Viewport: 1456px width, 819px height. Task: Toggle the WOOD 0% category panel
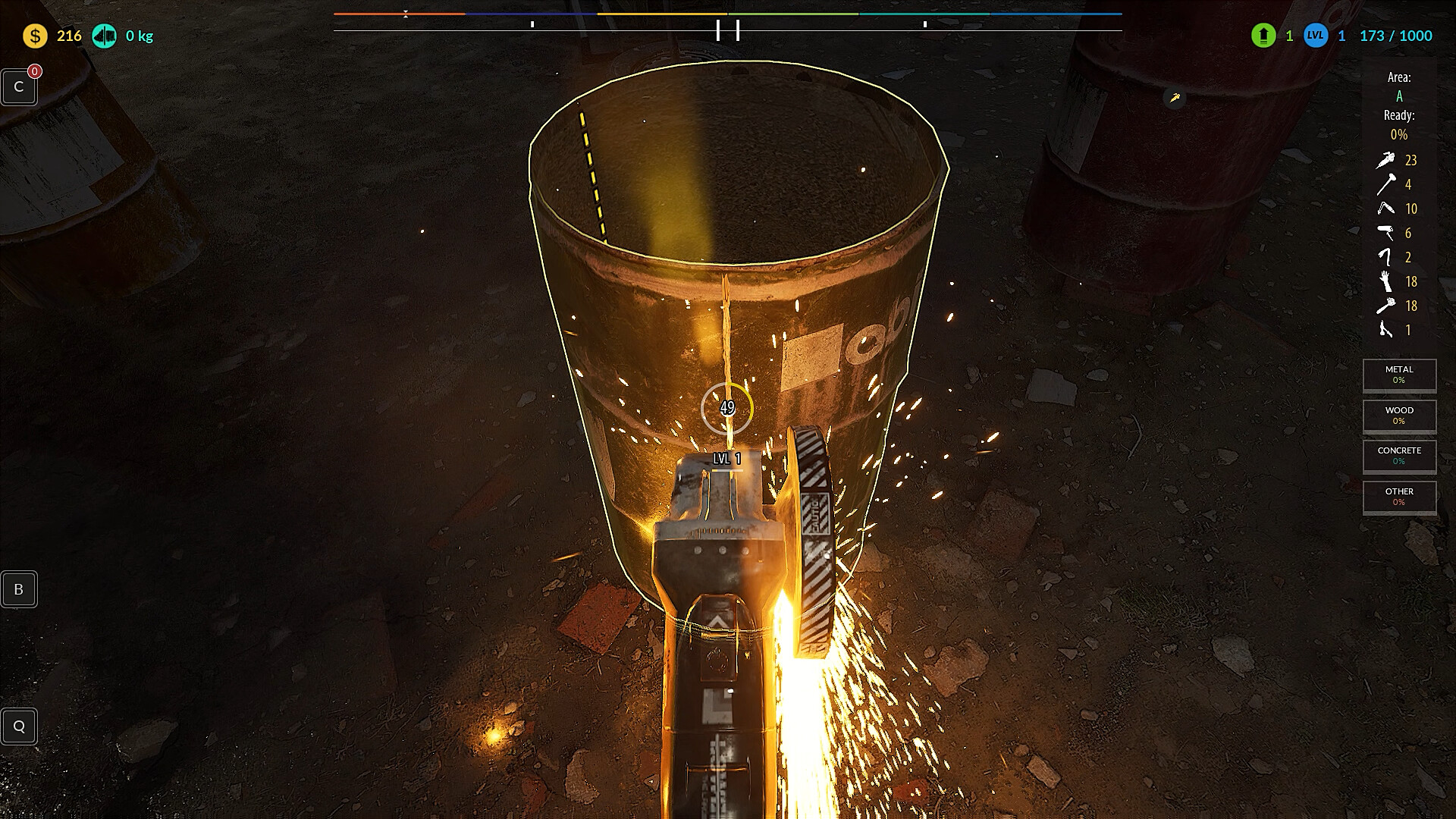coord(1399,416)
